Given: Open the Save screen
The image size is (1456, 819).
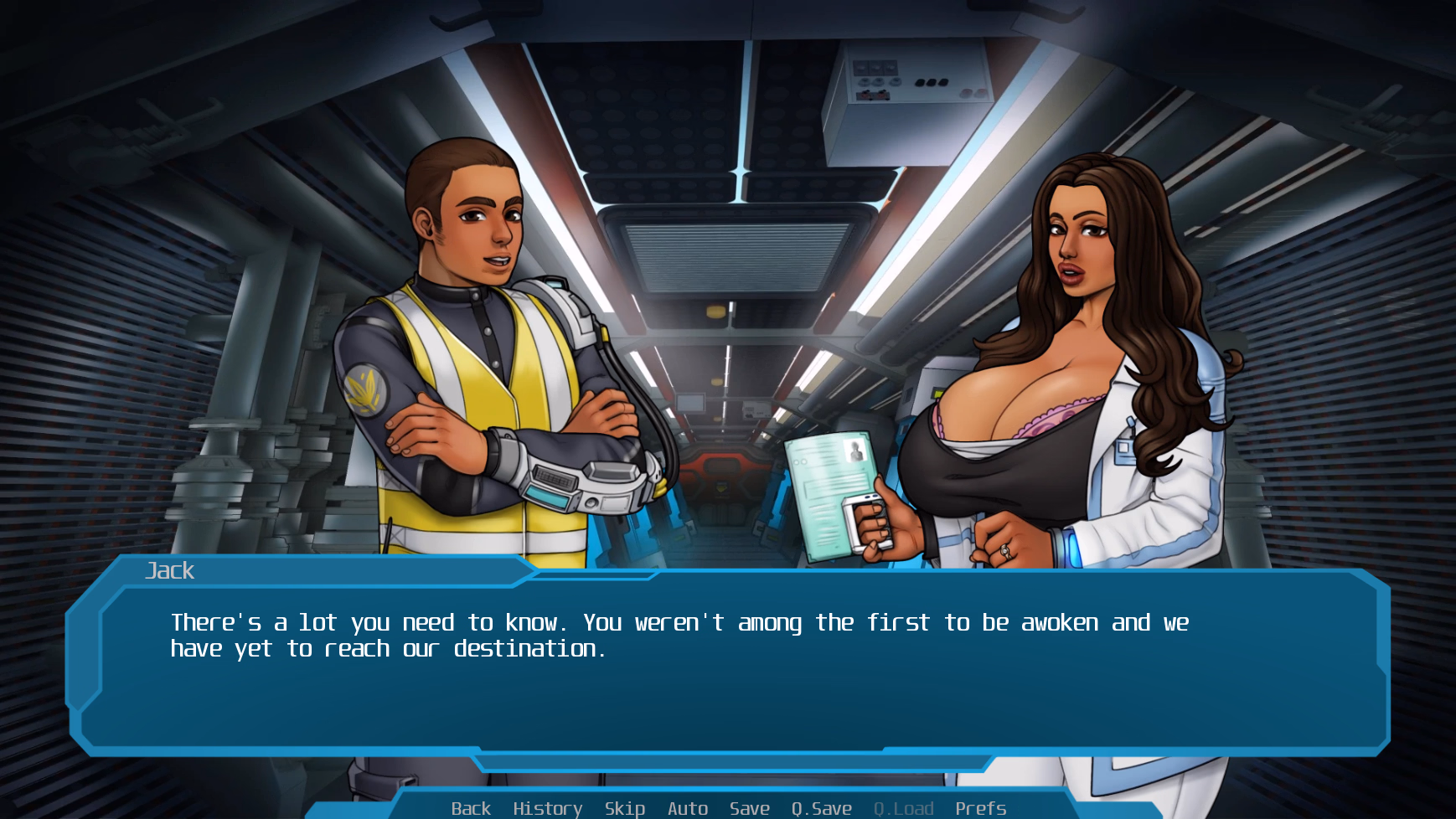Looking at the screenshot, I should [x=749, y=807].
